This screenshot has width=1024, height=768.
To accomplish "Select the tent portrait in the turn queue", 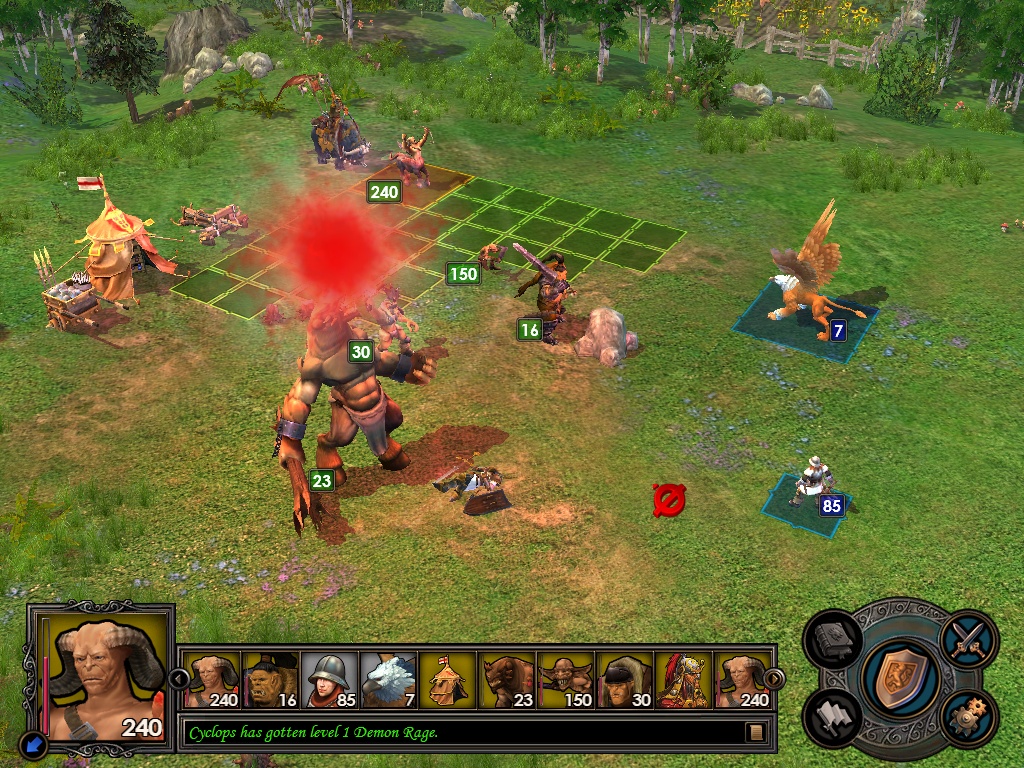I will point(447,680).
